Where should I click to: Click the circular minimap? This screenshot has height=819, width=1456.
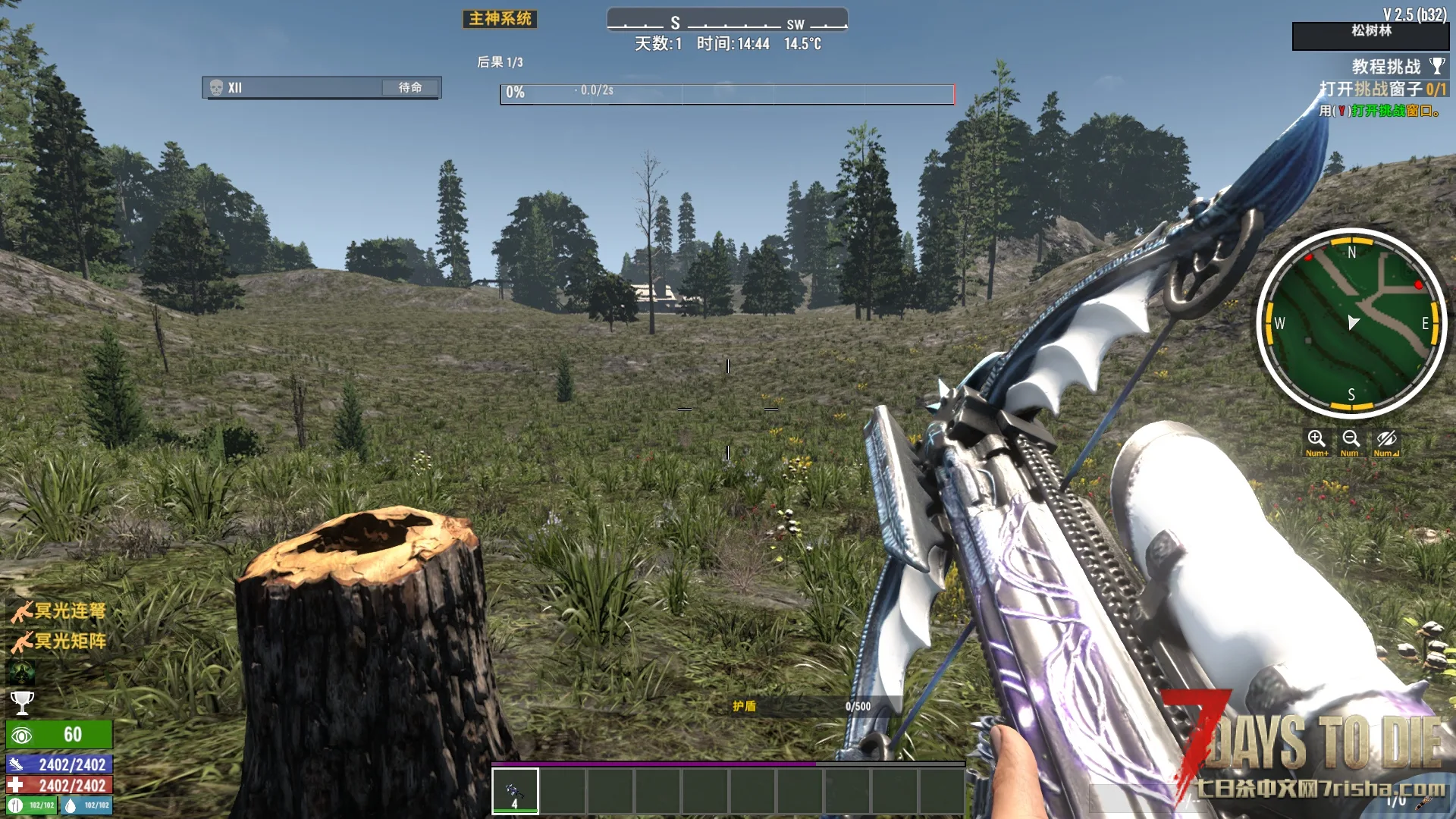tap(1351, 324)
